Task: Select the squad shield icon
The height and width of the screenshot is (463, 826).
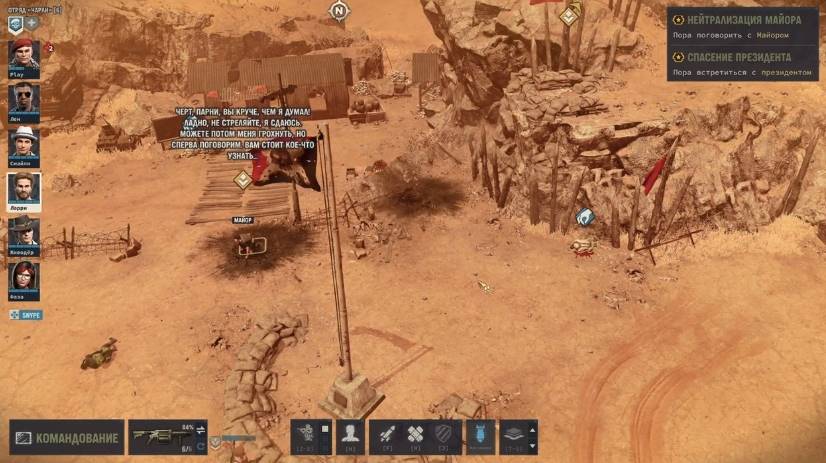Action: (x=15, y=22)
